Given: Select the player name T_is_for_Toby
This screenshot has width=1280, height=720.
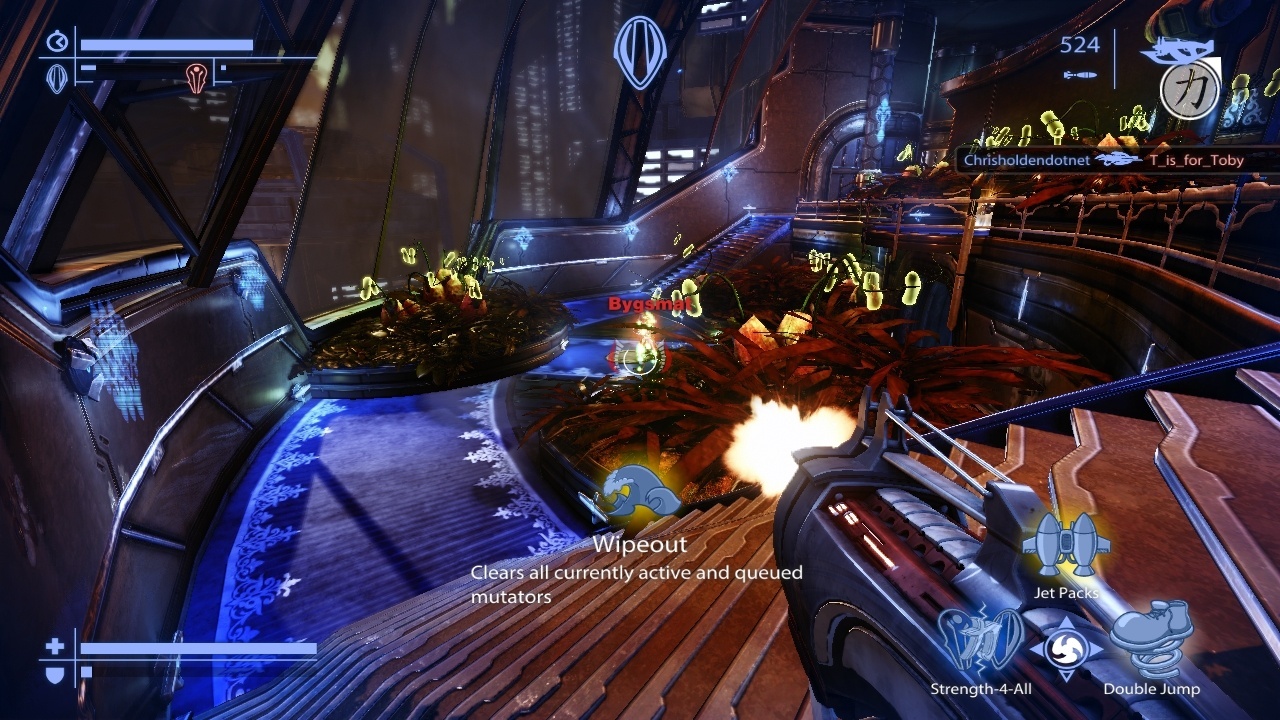Looking at the screenshot, I should point(1196,160).
